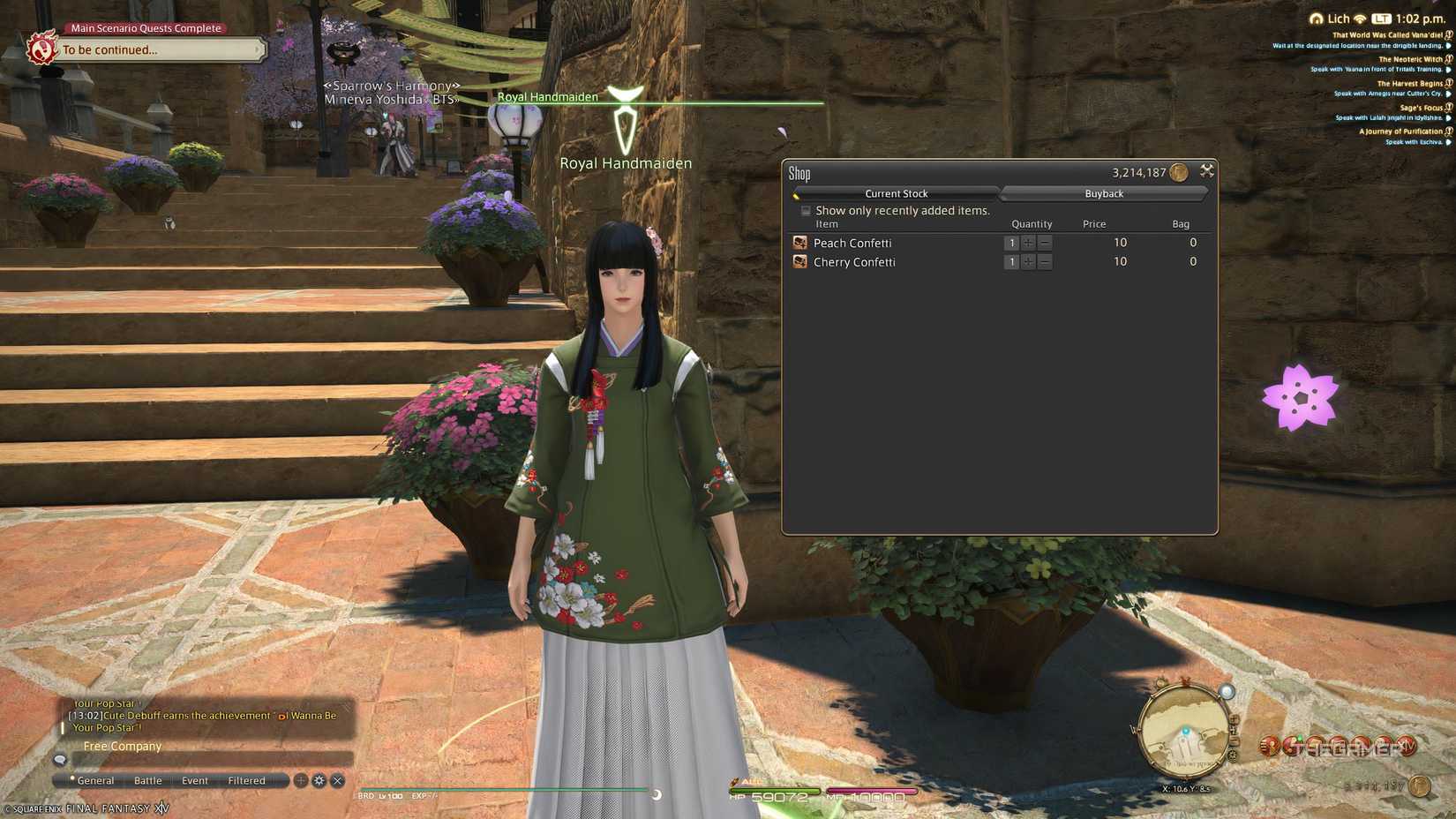Image resolution: width=1456 pixels, height=819 pixels.
Task: Decrease Cherry Confetti quantity with minus stepper
Action: 1045,261
